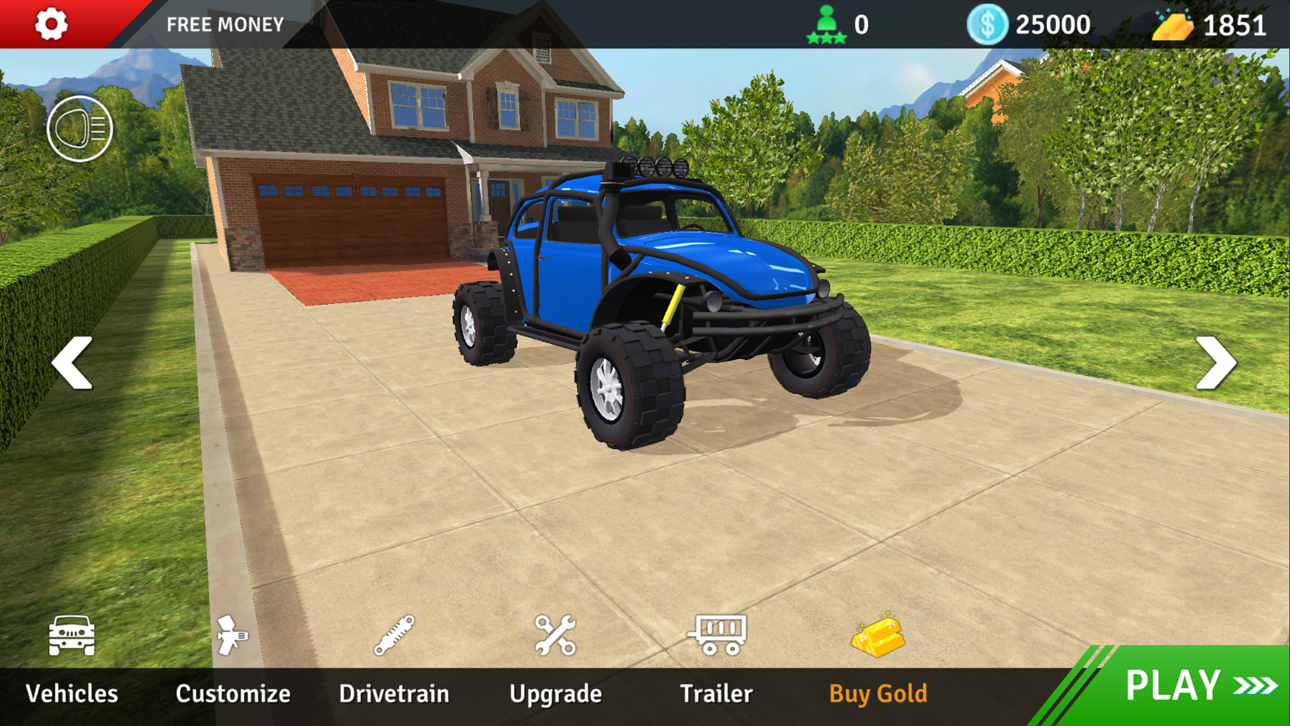Open Upgrade via the wrench tools icon
Image resolution: width=1290 pixels, height=726 pixels.
[x=555, y=634]
